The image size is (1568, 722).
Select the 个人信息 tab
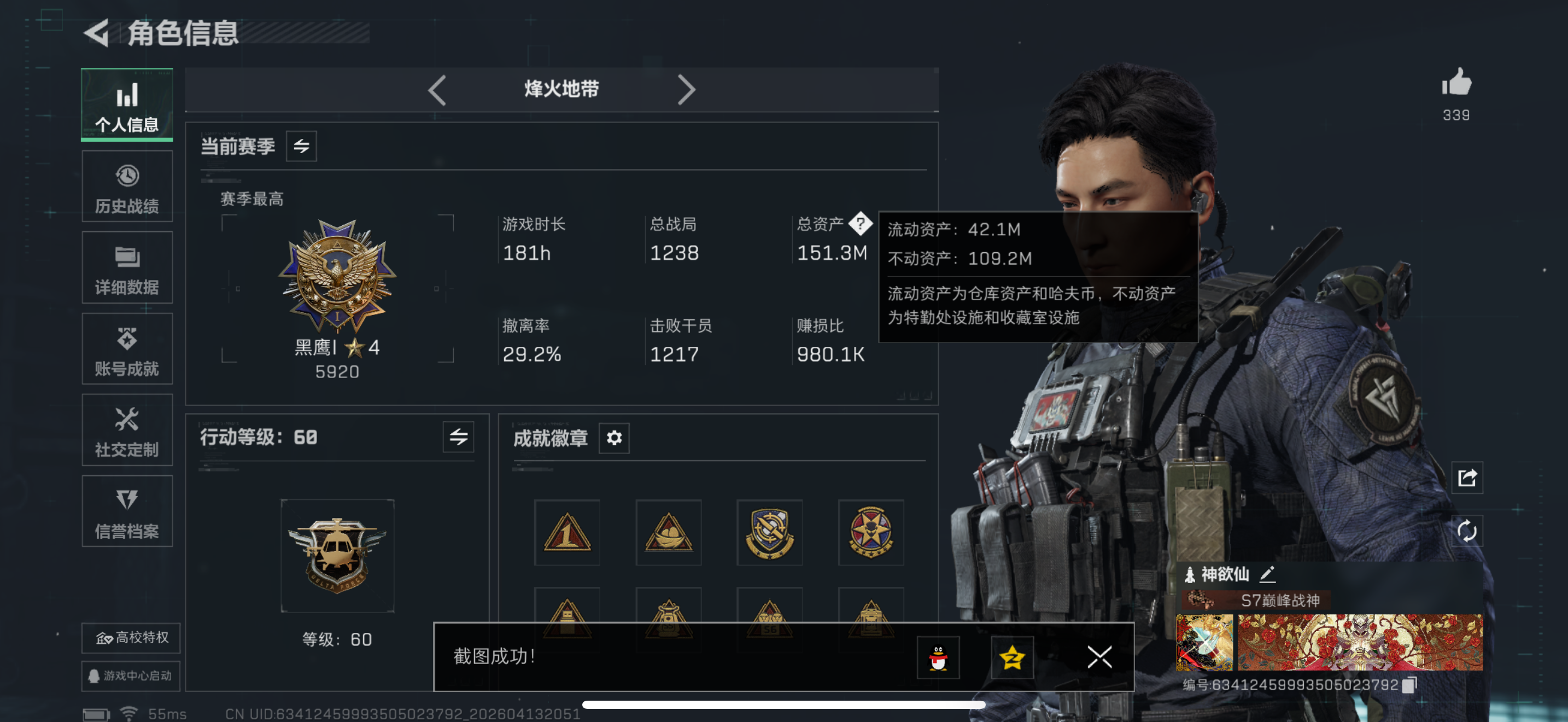127,104
